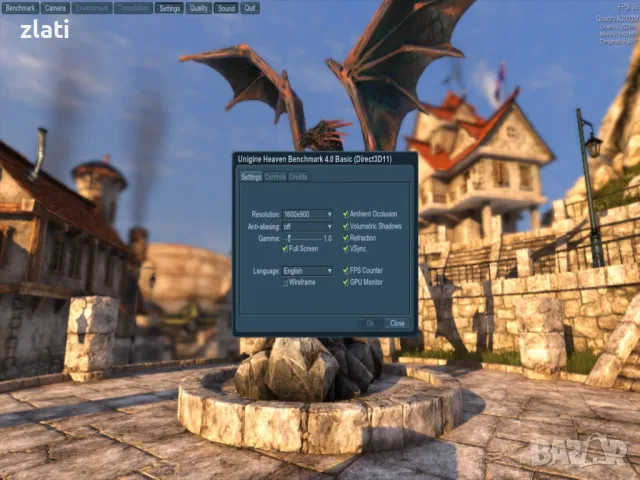Screen dimensions: 640x480
Task: Turn off the Refraction option
Action: [346, 238]
